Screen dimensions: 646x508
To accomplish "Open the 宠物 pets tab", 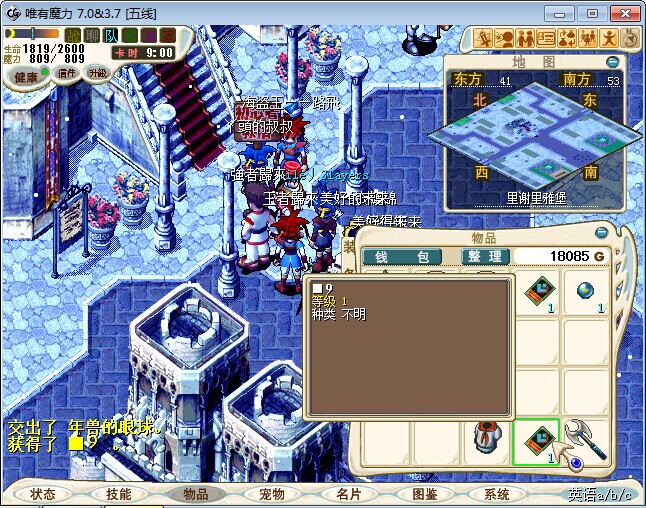I will tap(271, 494).
